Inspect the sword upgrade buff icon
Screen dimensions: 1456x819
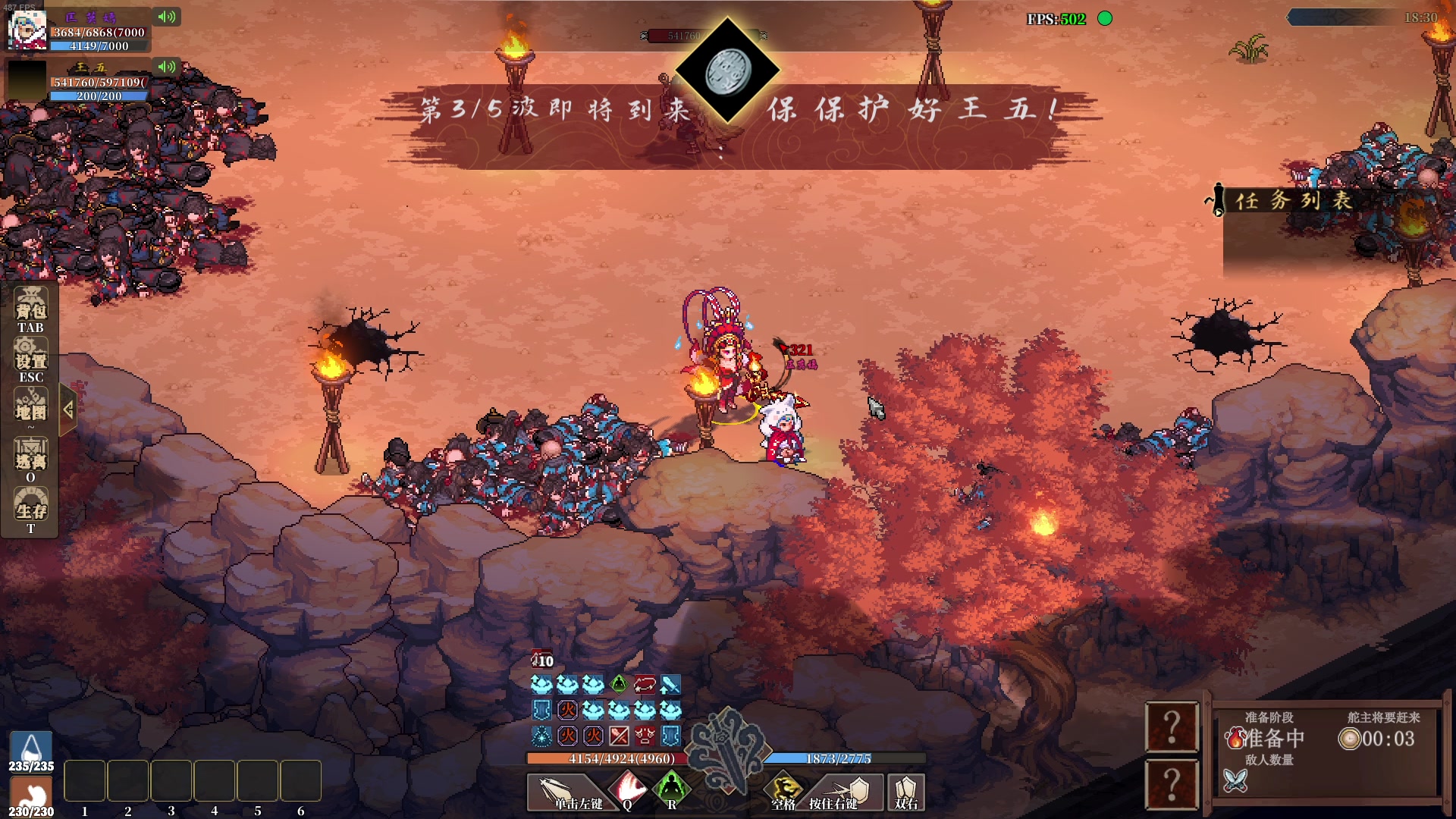pos(670,685)
